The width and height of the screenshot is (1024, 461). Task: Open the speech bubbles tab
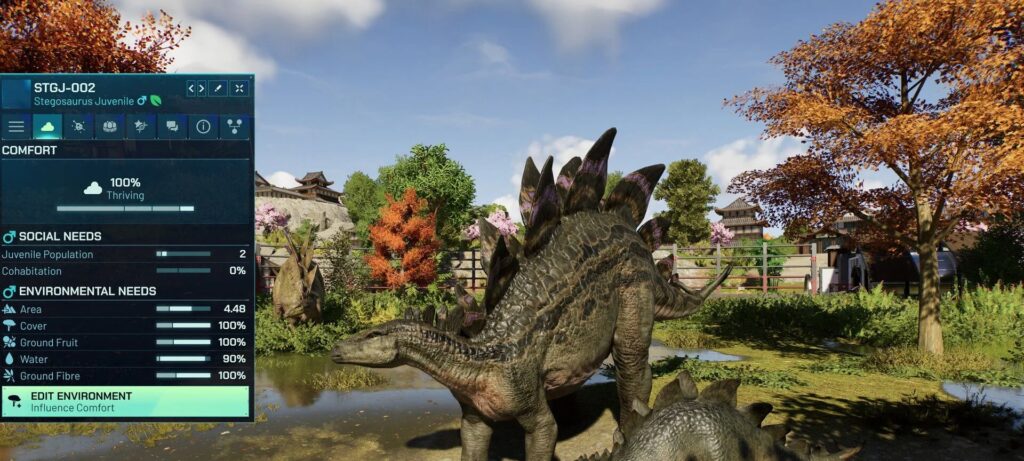click(172, 127)
